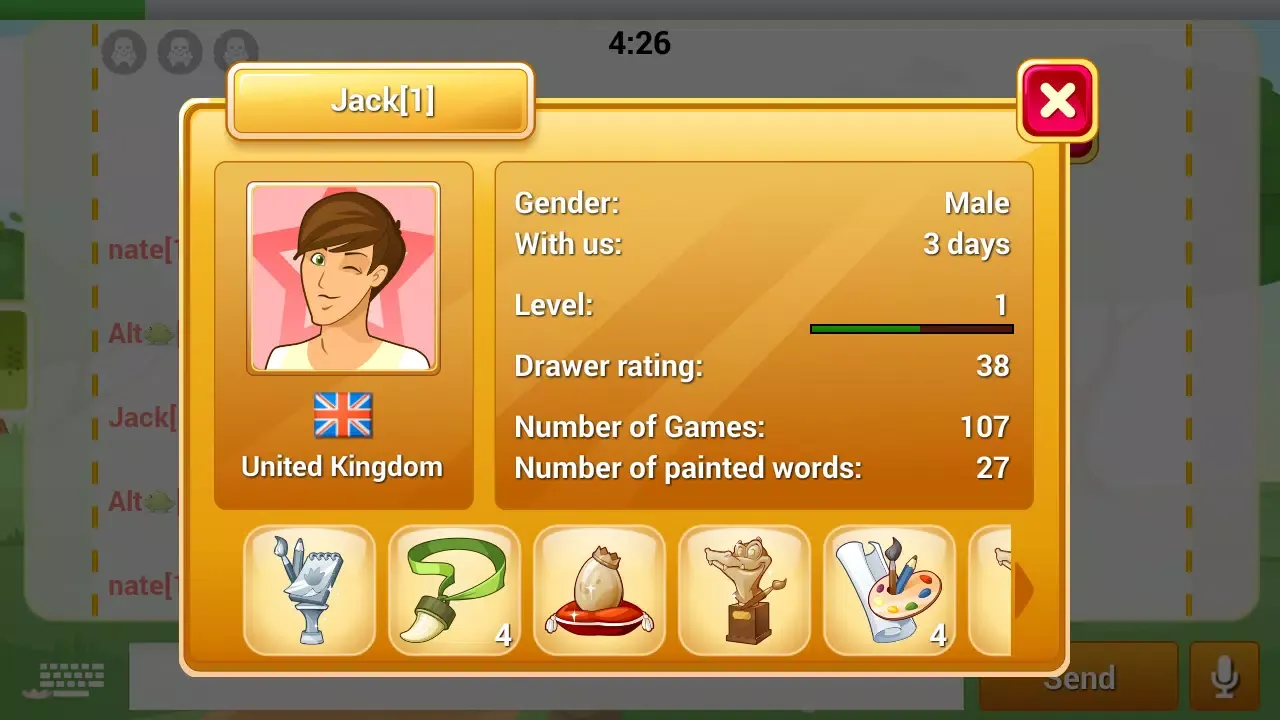Tap the microphone voice input icon
Viewport: 1280px width, 720px height.
coord(1226,675)
